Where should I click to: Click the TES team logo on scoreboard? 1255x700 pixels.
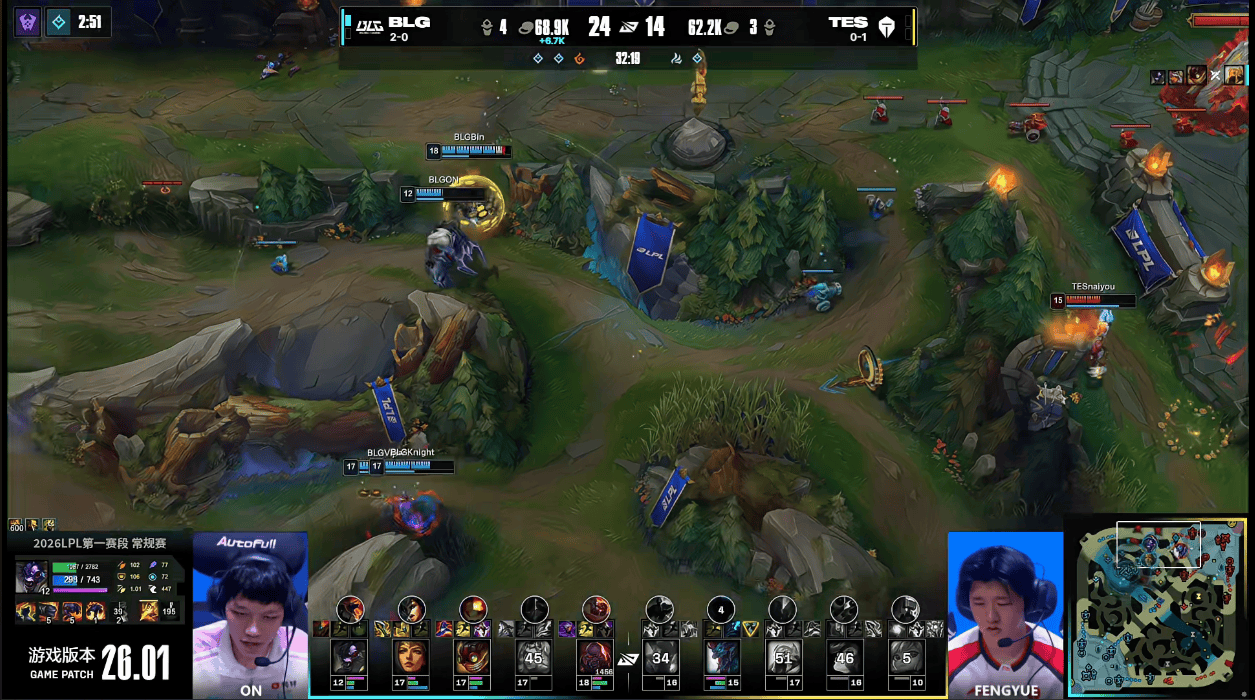point(886,26)
